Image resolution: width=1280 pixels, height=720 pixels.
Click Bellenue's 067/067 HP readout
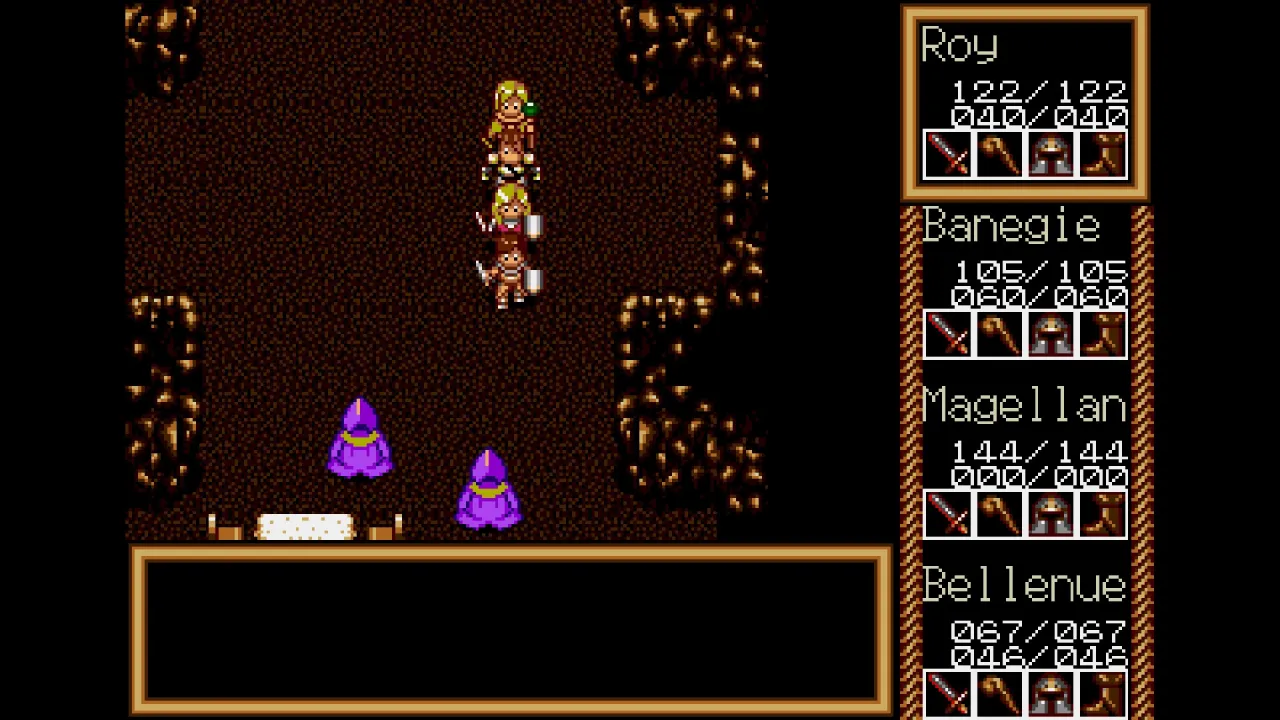click(x=1036, y=631)
